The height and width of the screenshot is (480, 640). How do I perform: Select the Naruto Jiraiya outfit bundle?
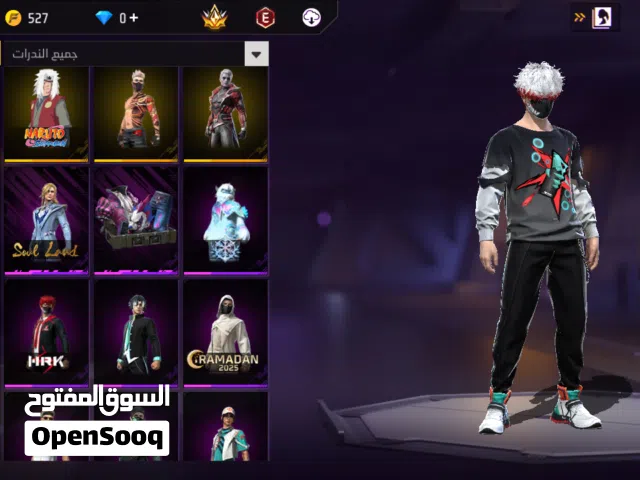[46, 113]
